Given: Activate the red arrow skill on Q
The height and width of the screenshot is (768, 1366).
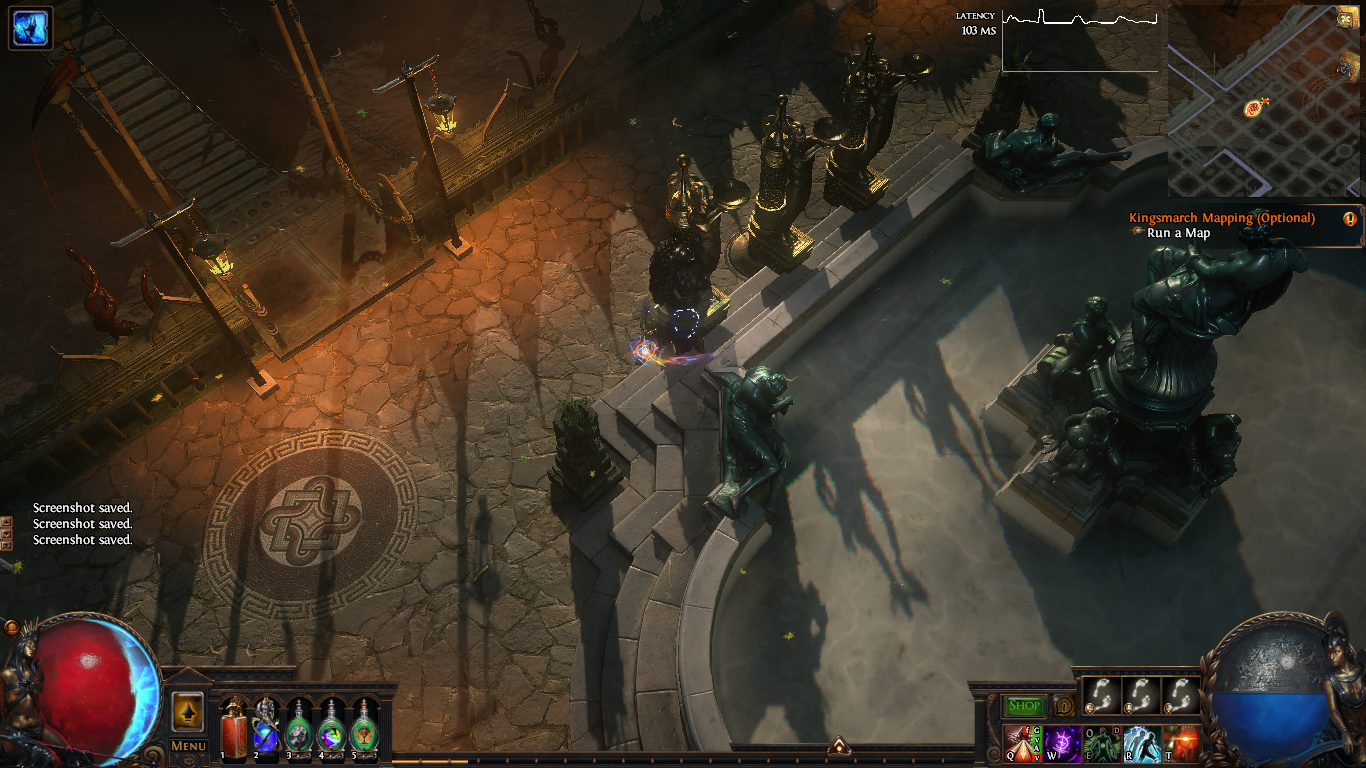Looking at the screenshot, I should [1020, 744].
